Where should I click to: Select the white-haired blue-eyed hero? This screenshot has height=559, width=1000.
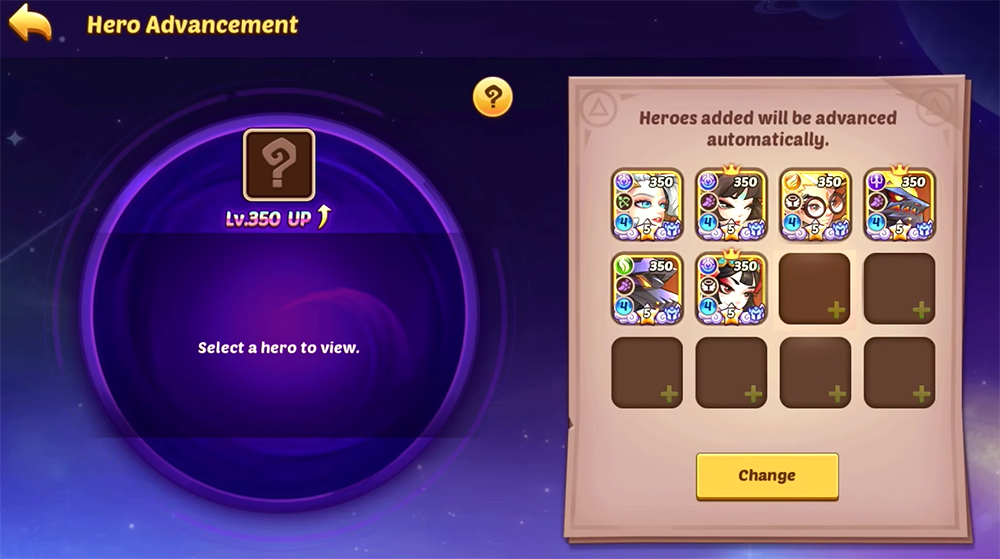coord(647,204)
